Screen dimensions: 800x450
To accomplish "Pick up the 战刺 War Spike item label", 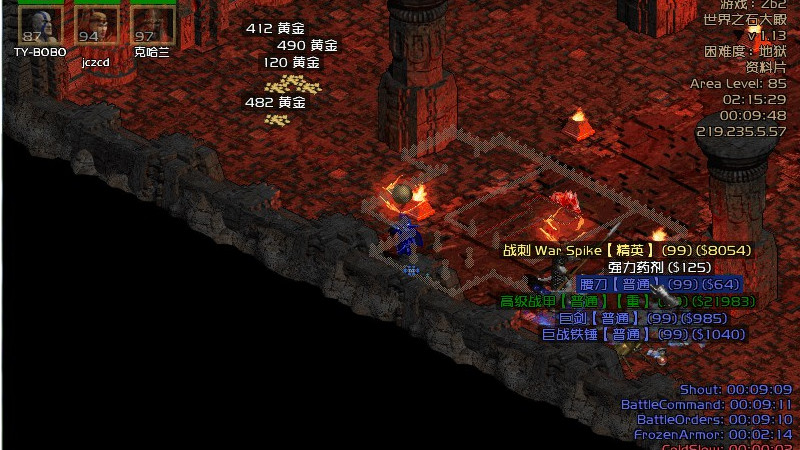I will pyautogui.click(x=626, y=250).
